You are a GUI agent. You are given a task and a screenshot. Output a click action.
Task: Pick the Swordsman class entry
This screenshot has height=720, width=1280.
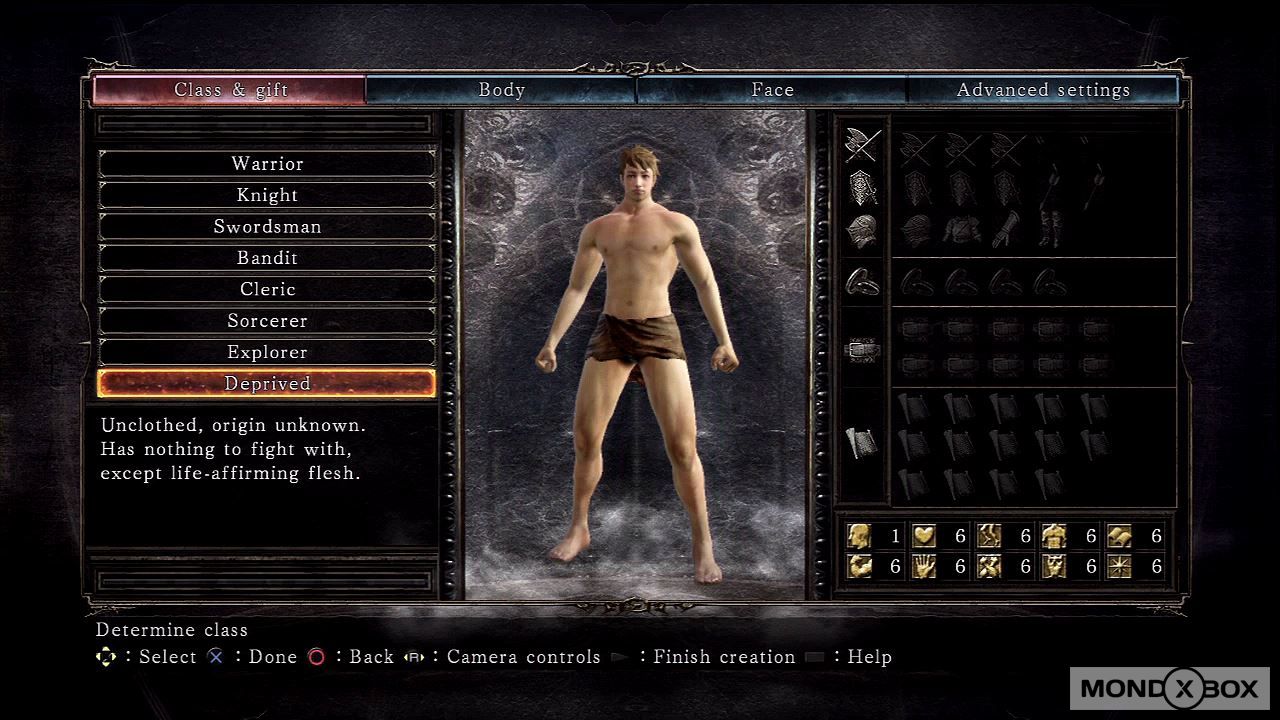tap(267, 226)
